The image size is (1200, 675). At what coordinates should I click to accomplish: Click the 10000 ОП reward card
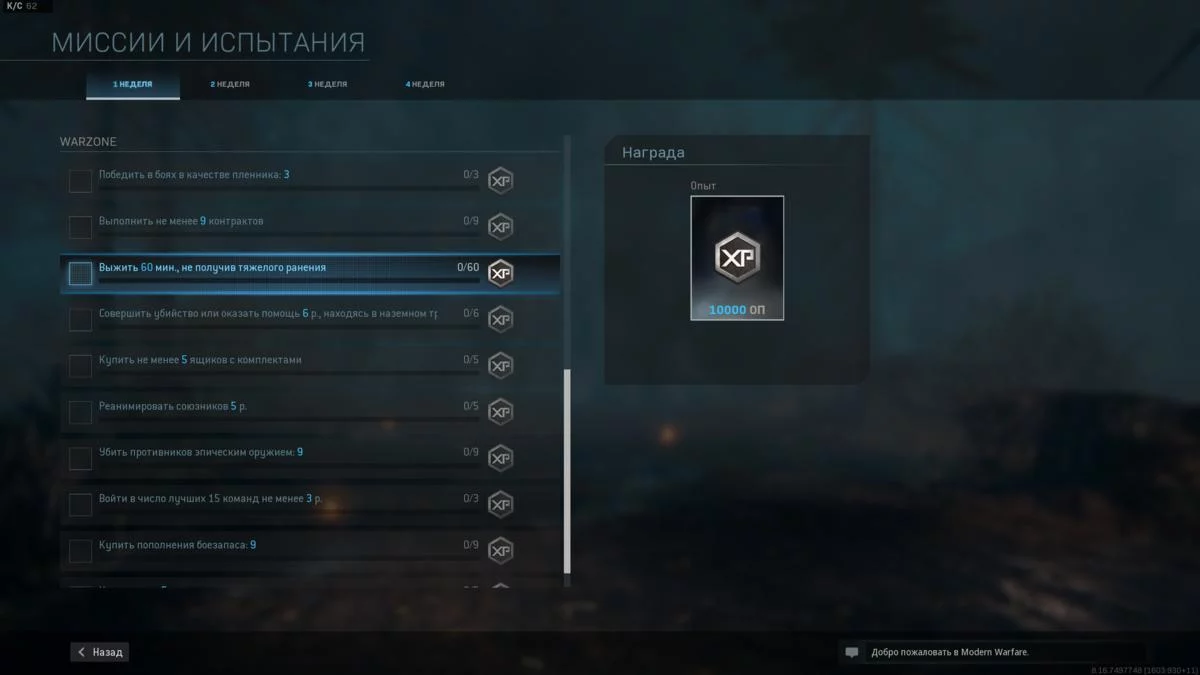[737, 258]
